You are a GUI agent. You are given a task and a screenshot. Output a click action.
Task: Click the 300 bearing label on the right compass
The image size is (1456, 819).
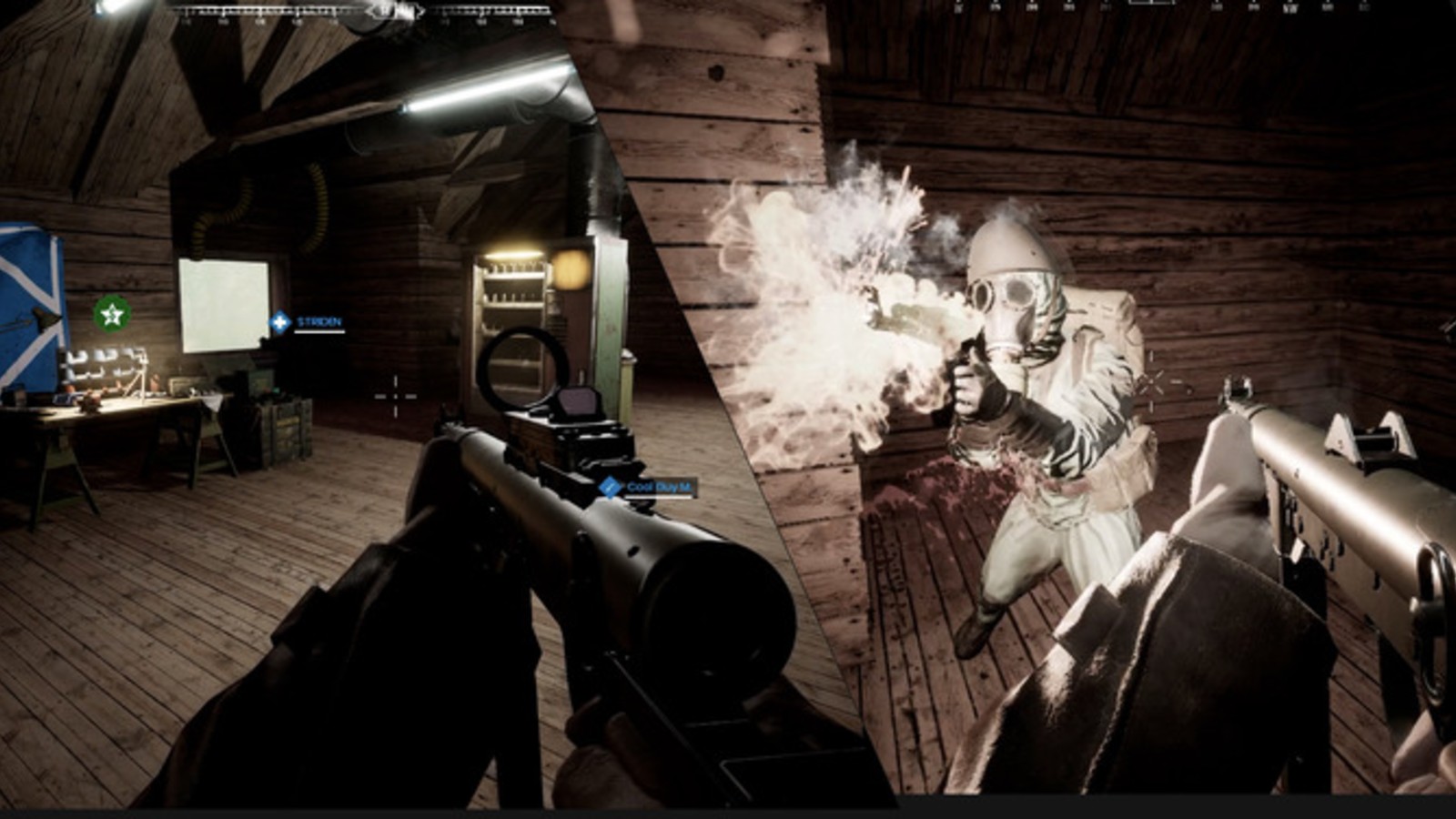coord(1252,7)
